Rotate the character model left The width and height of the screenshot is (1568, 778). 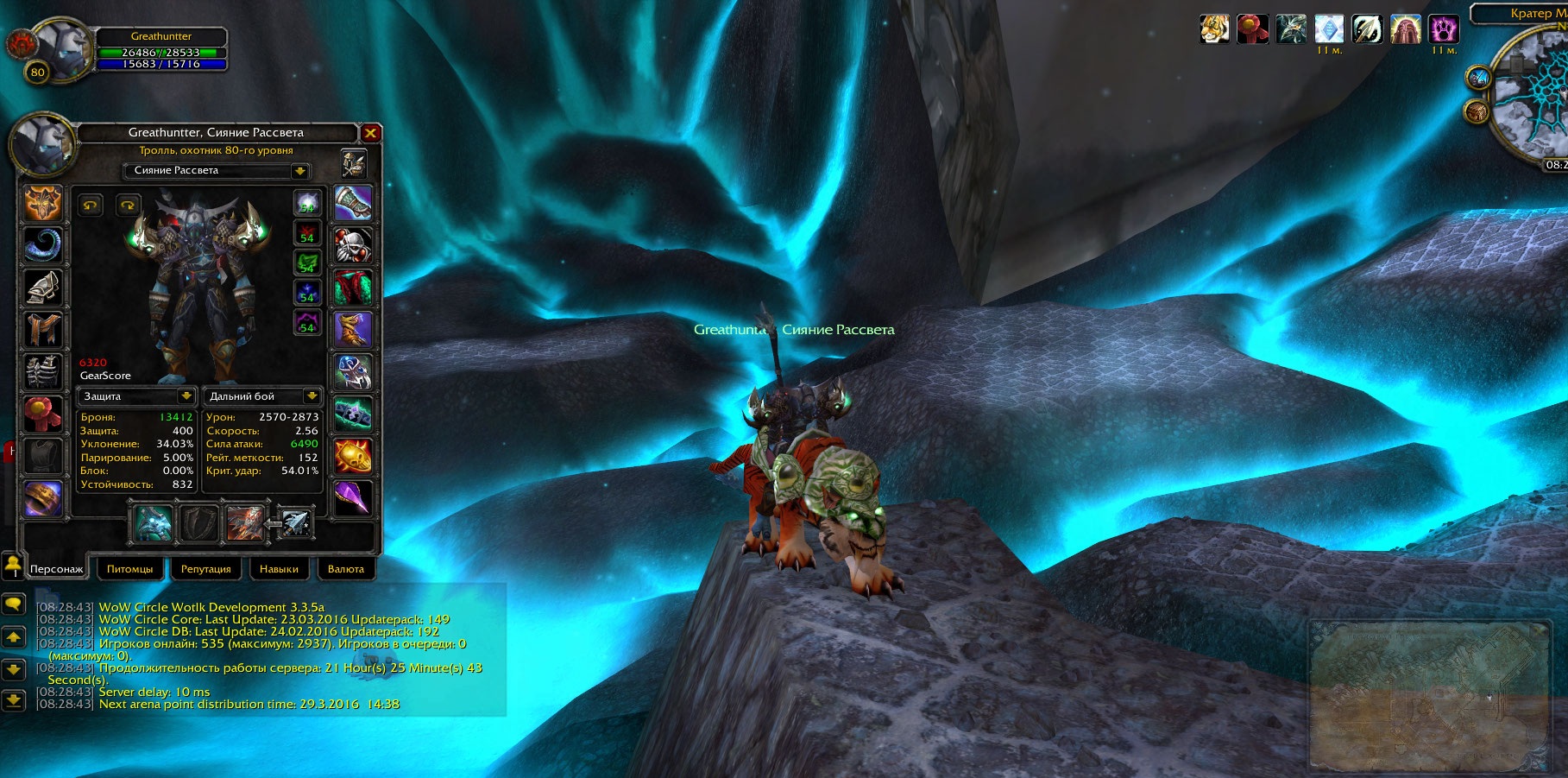pos(91,205)
